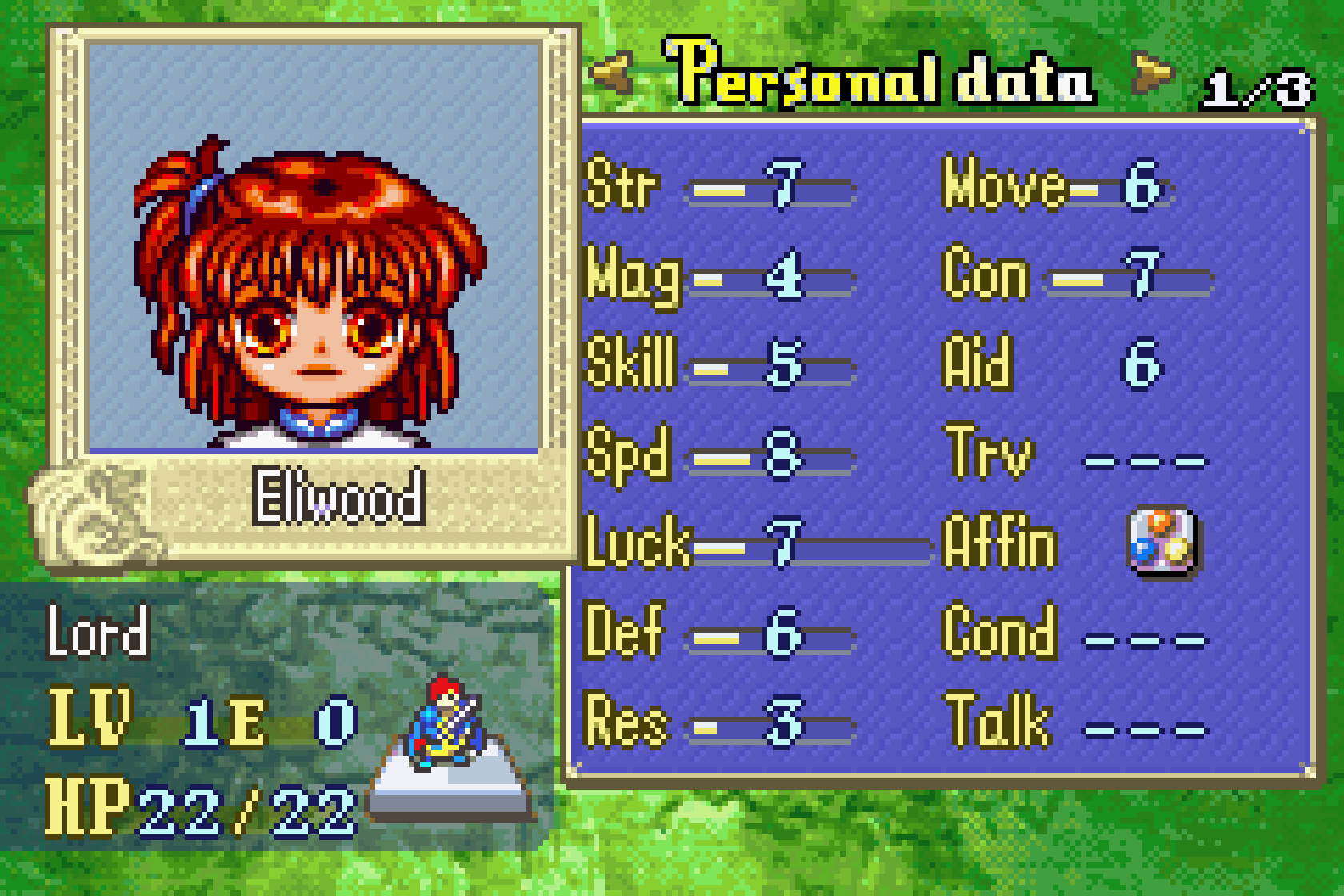This screenshot has width=1344, height=896.
Task: Select the Mag stat row
Action: click(x=720, y=277)
